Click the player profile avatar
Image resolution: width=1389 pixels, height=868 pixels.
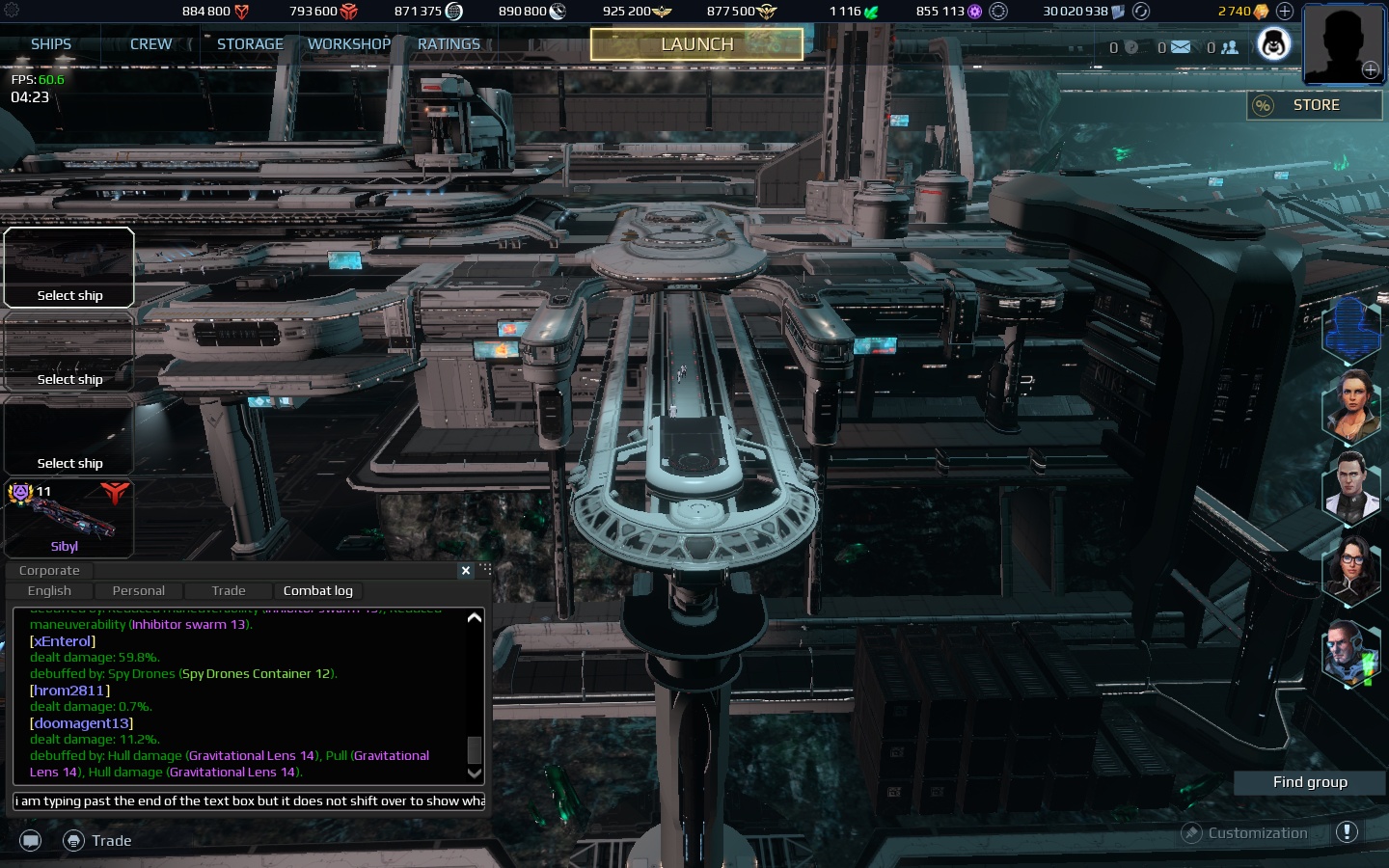click(1343, 43)
